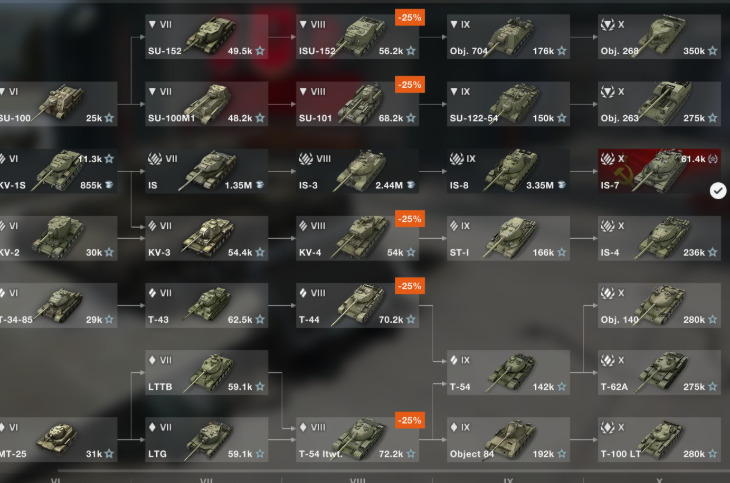Select the T-54 medium tank node
Screen dimensions: 730x483
[509, 373]
